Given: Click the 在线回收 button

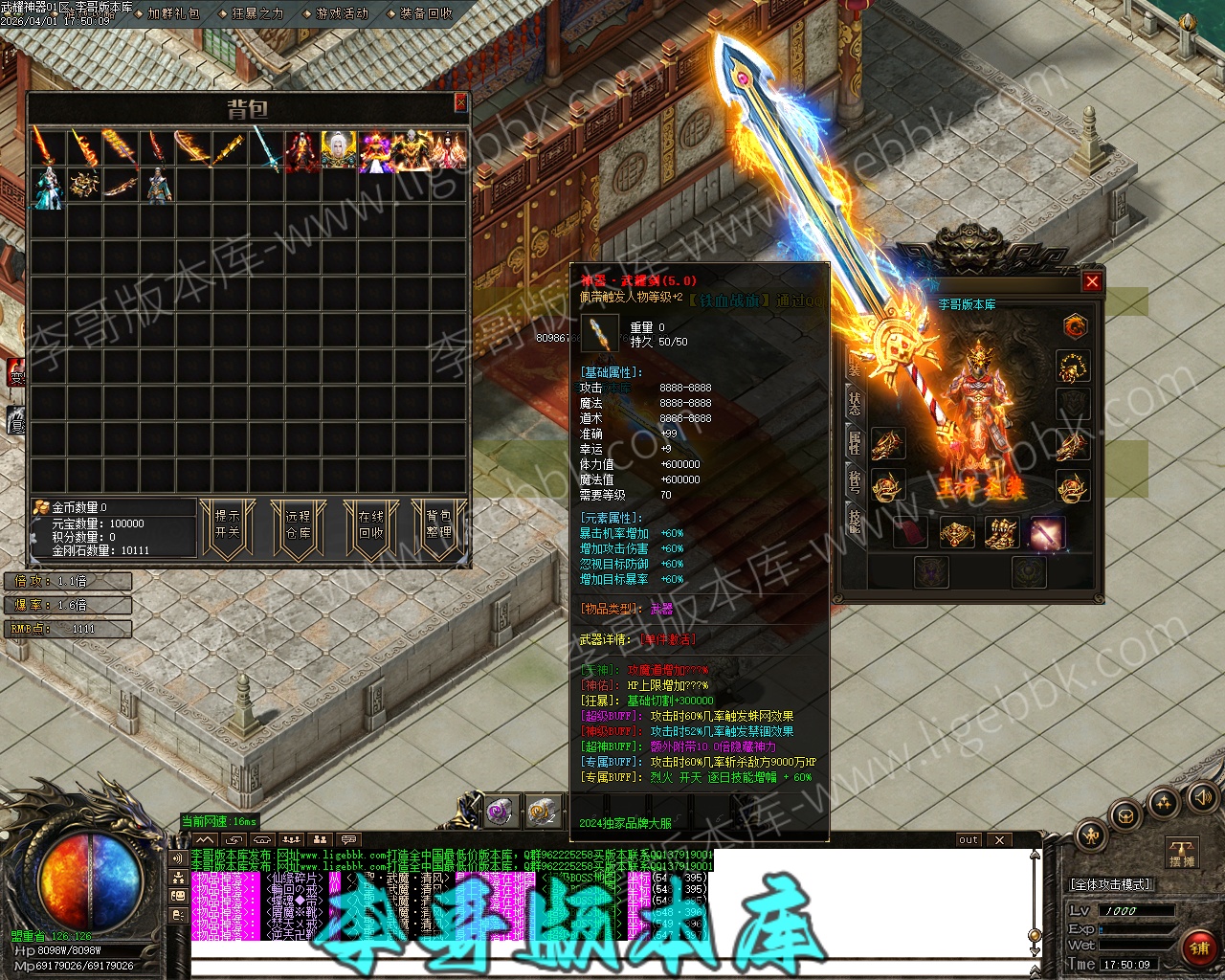Looking at the screenshot, I should point(370,524).
